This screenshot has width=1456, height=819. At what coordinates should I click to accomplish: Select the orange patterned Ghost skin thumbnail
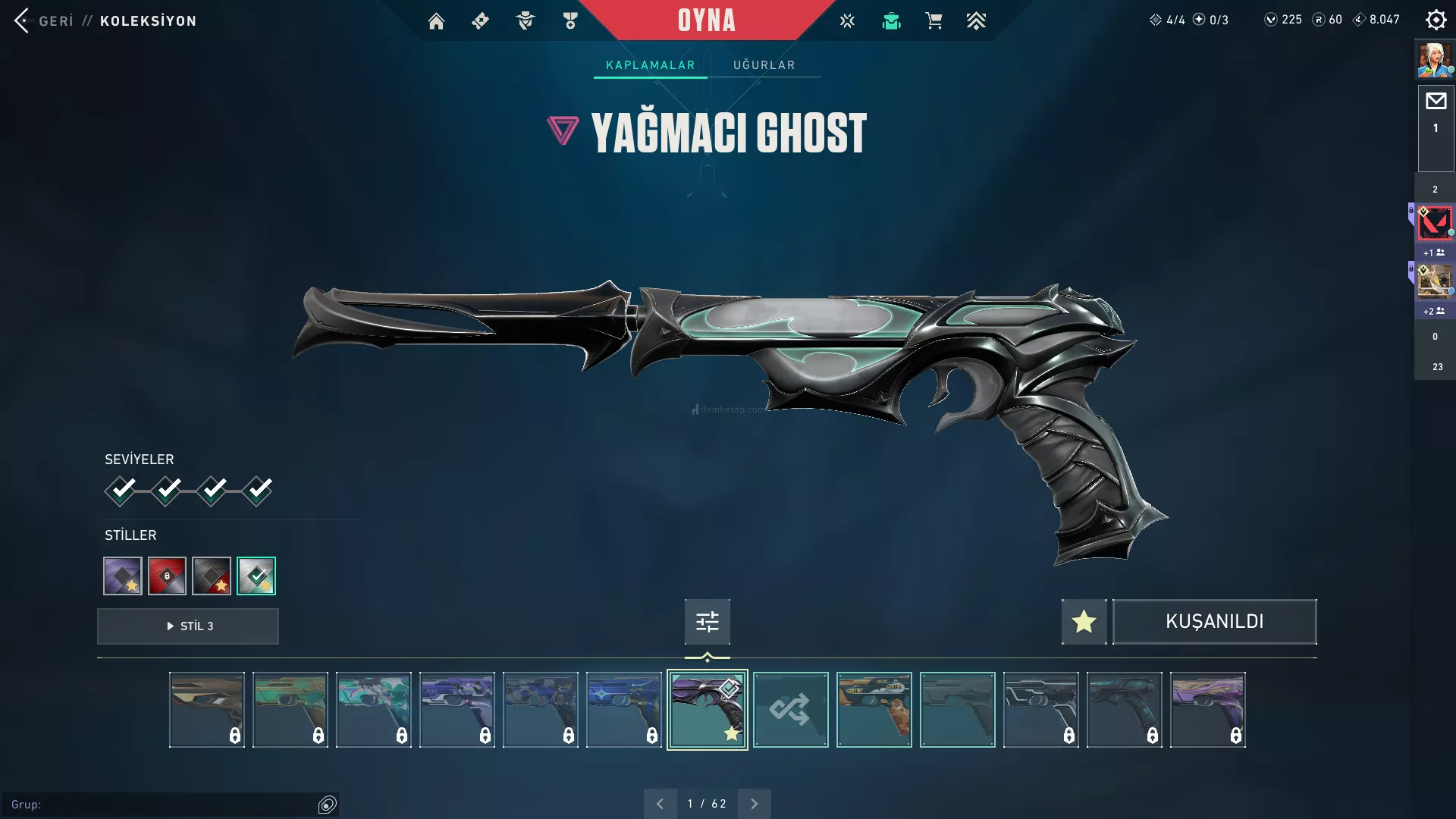(874, 710)
